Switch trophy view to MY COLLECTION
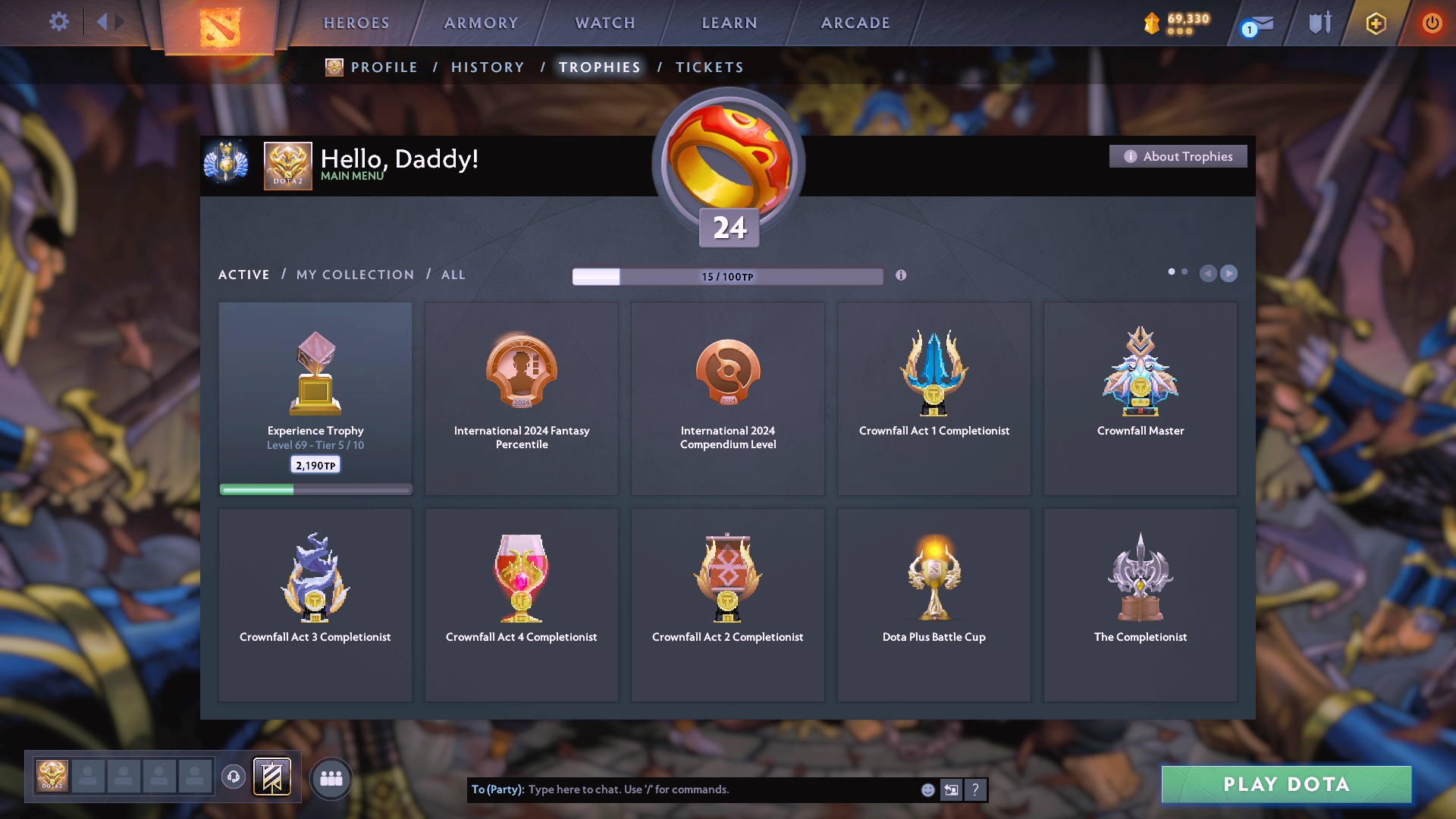This screenshot has width=1456, height=819. [354, 275]
